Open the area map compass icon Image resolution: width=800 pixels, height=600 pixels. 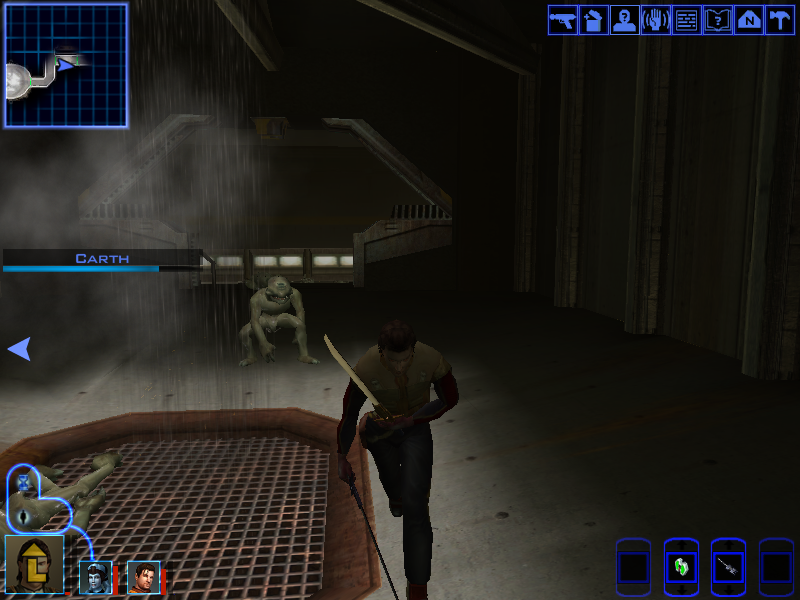coord(748,20)
